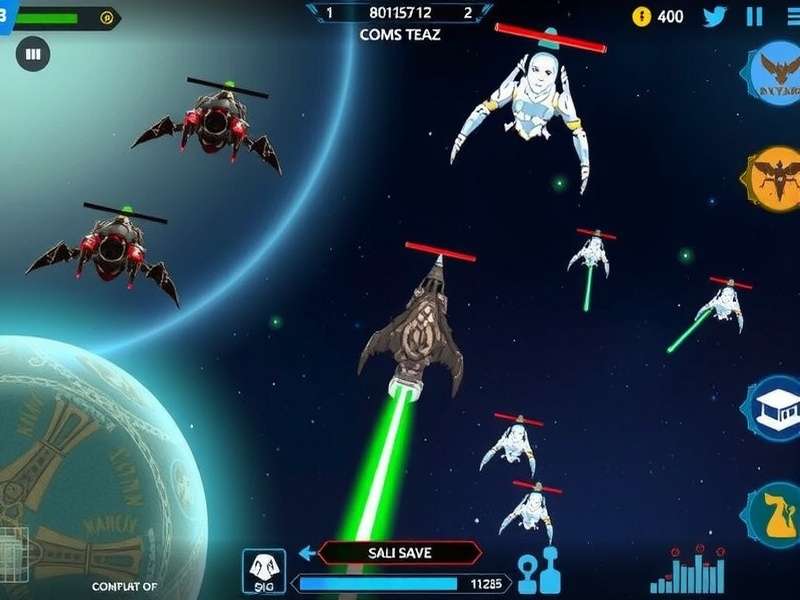Click the round dark three-bar button
Viewport: 800px width, 600px height.
tap(33, 54)
